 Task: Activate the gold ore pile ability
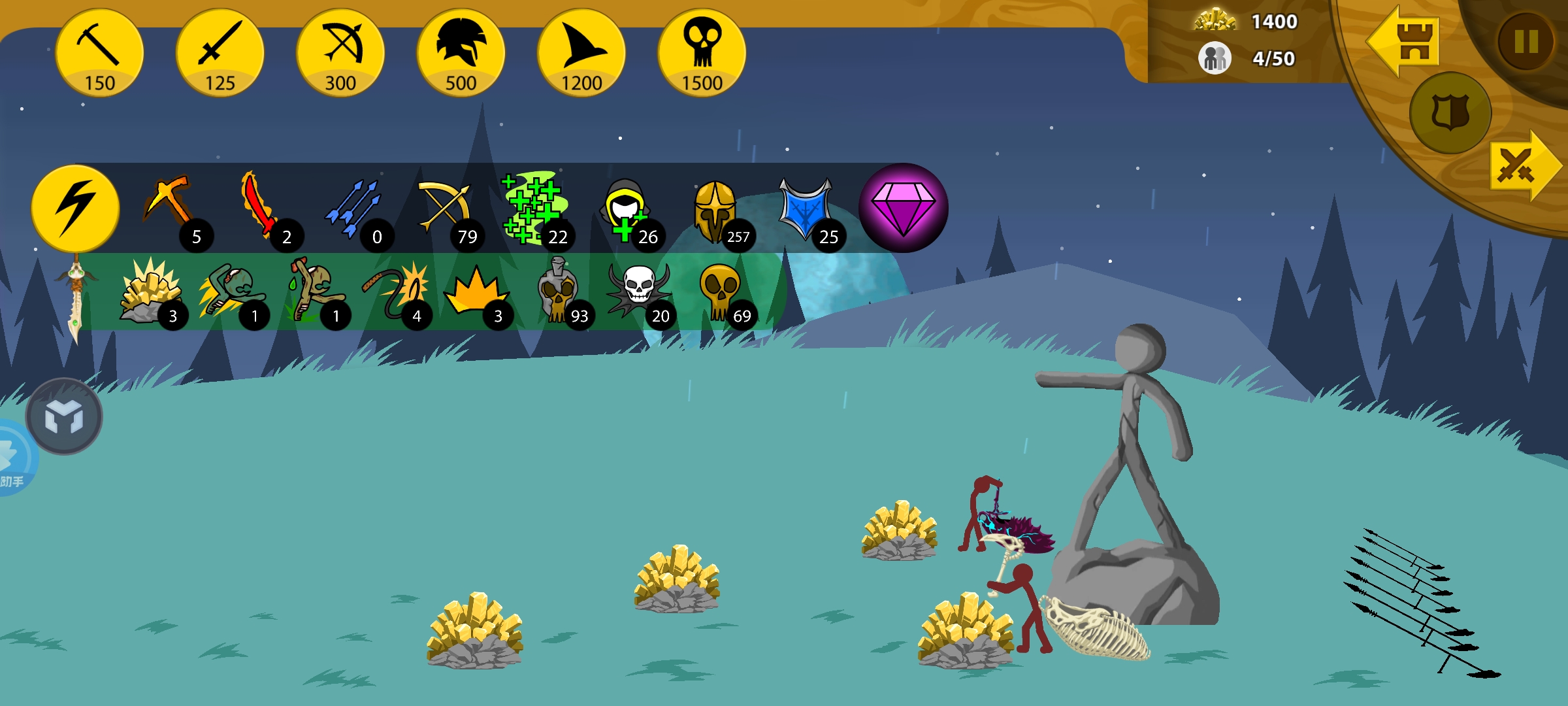(x=150, y=292)
